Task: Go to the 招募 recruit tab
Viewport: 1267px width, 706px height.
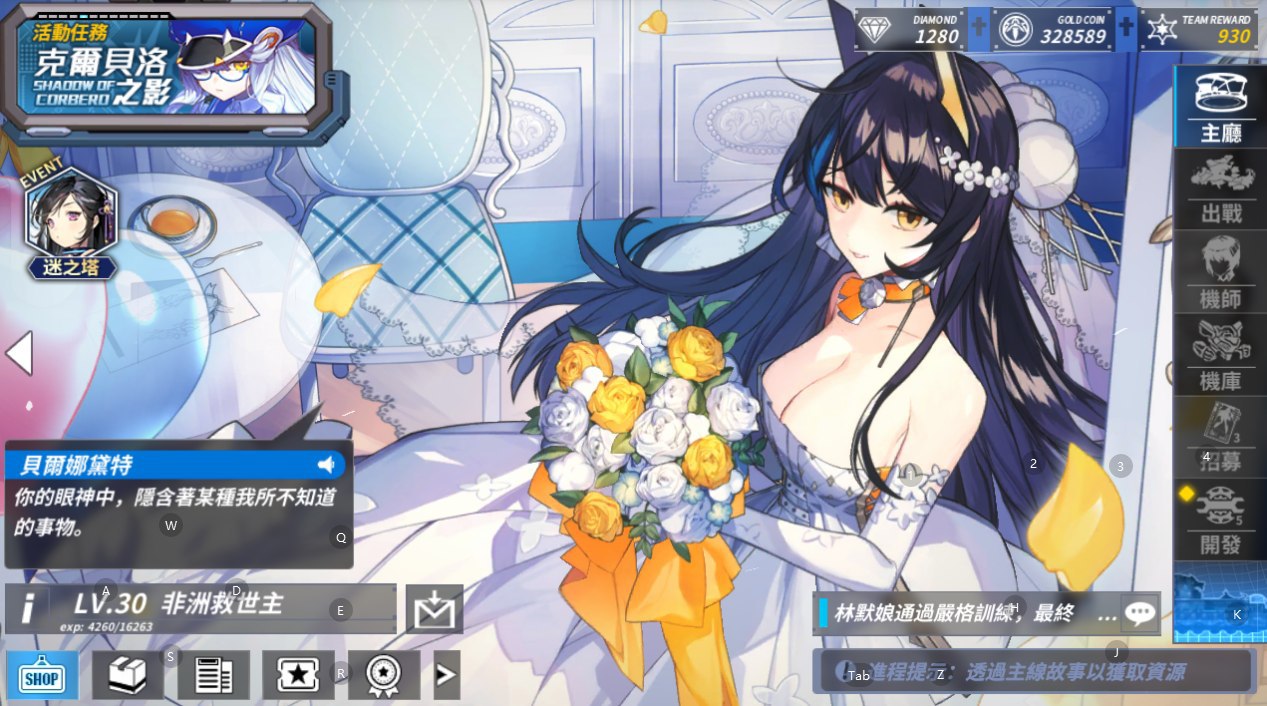Action: coord(1219,438)
